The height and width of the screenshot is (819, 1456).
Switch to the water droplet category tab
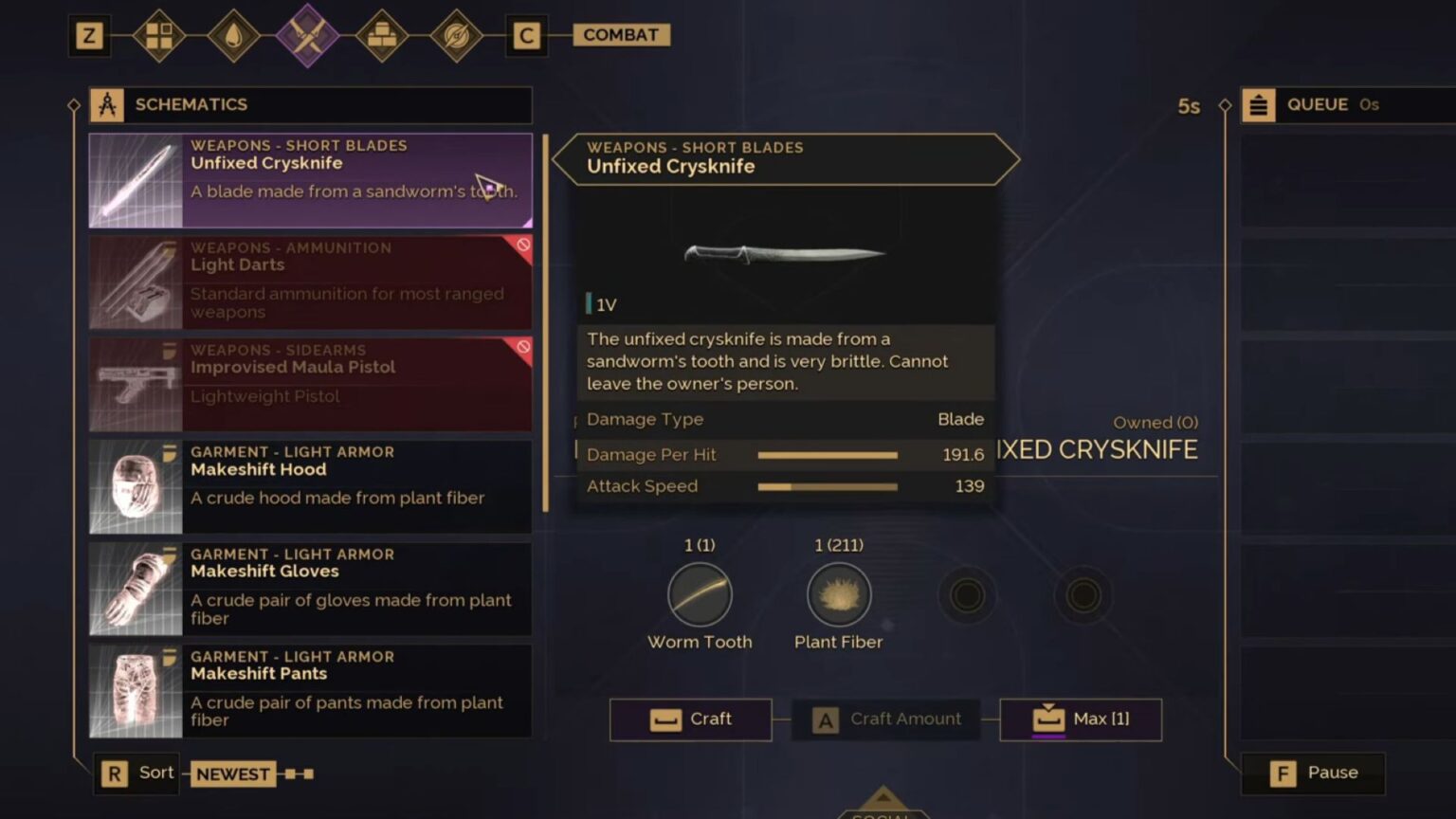(x=233, y=36)
